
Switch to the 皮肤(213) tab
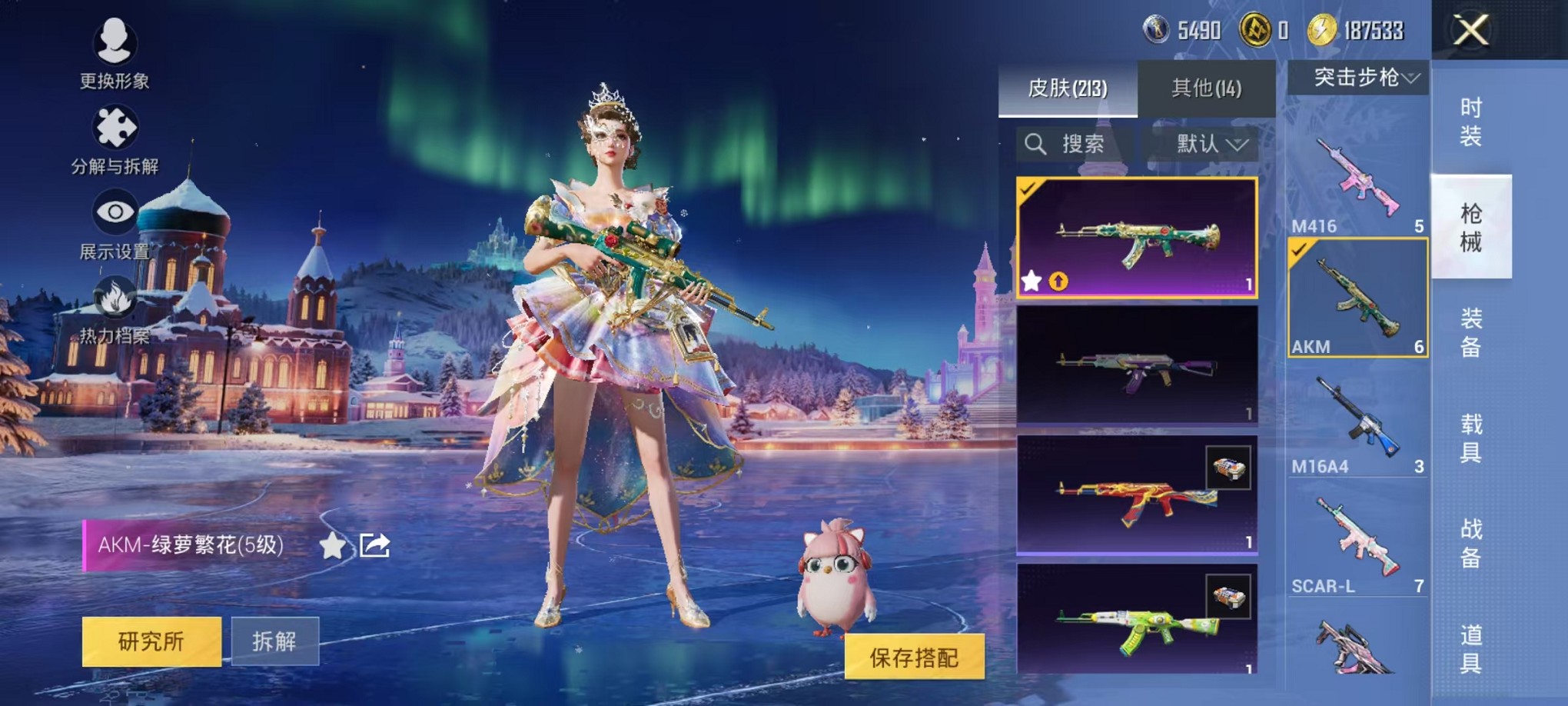(1068, 88)
